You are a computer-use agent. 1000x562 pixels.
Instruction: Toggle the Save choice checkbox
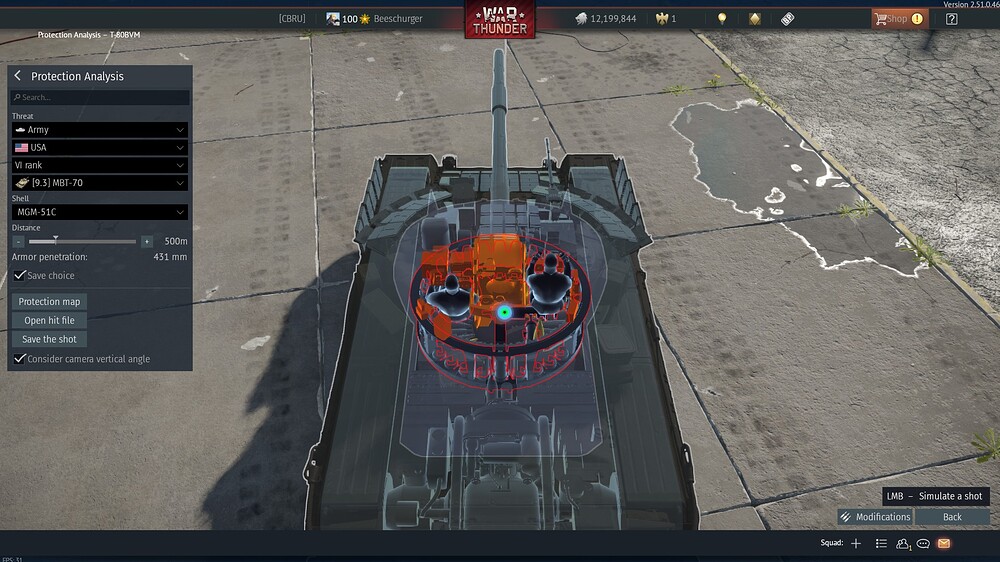click(x=20, y=276)
